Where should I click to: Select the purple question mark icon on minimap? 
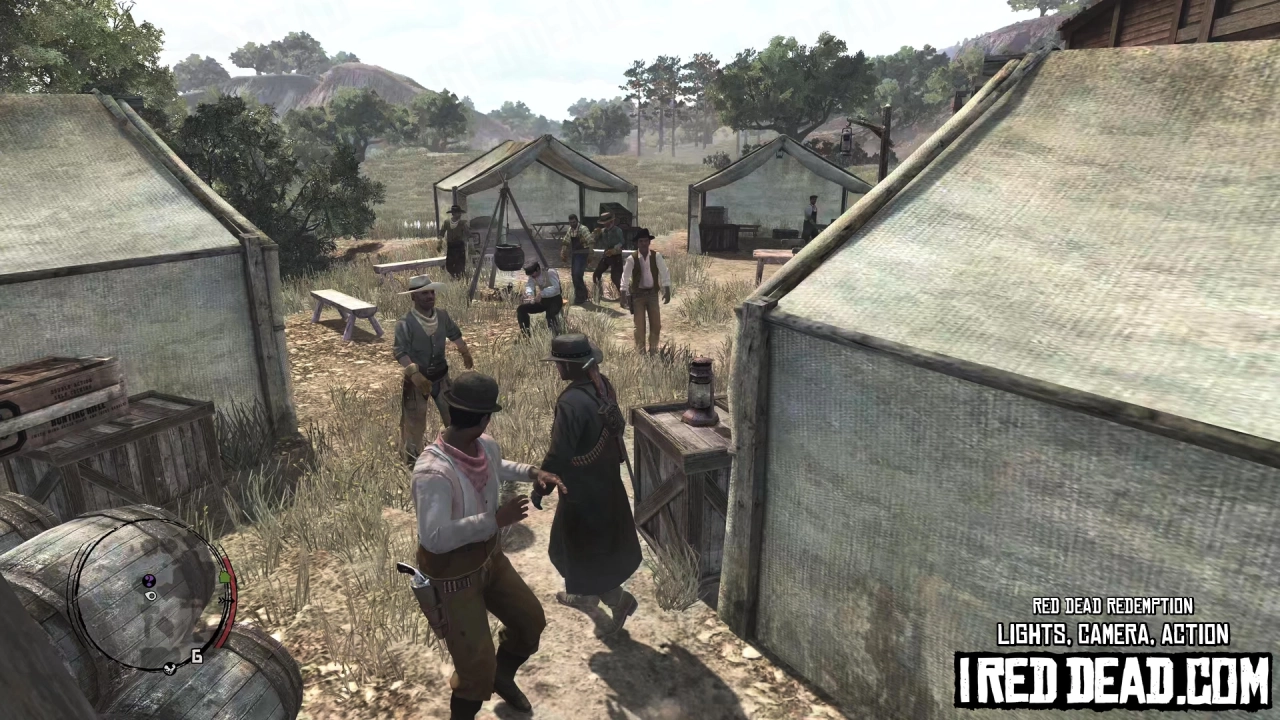point(149,580)
